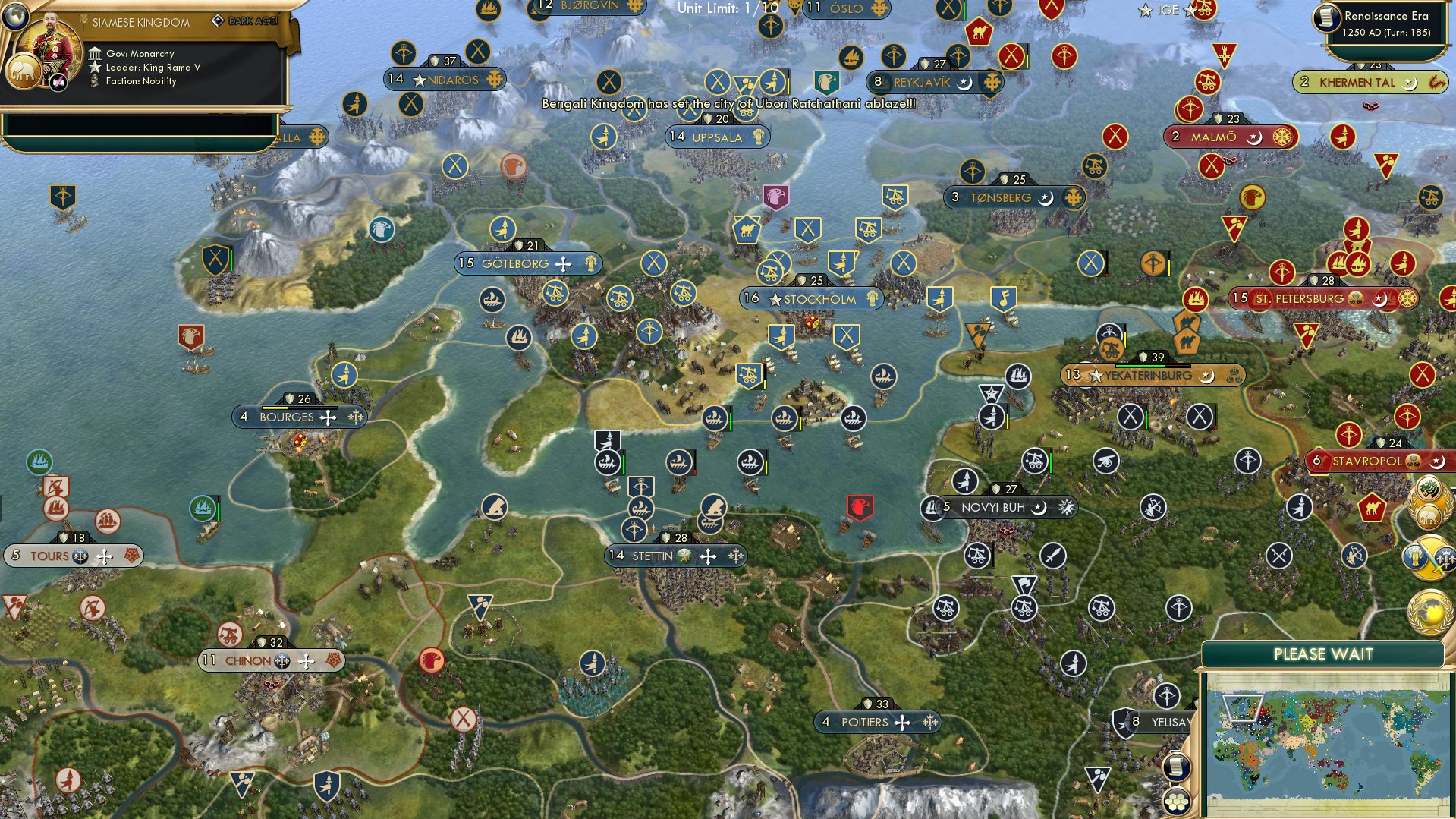Image resolution: width=1456 pixels, height=819 pixels.
Task: Click the PLEASE WAIT panel above the minimap
Action: pyautogui.click(x=1325, y=653)
